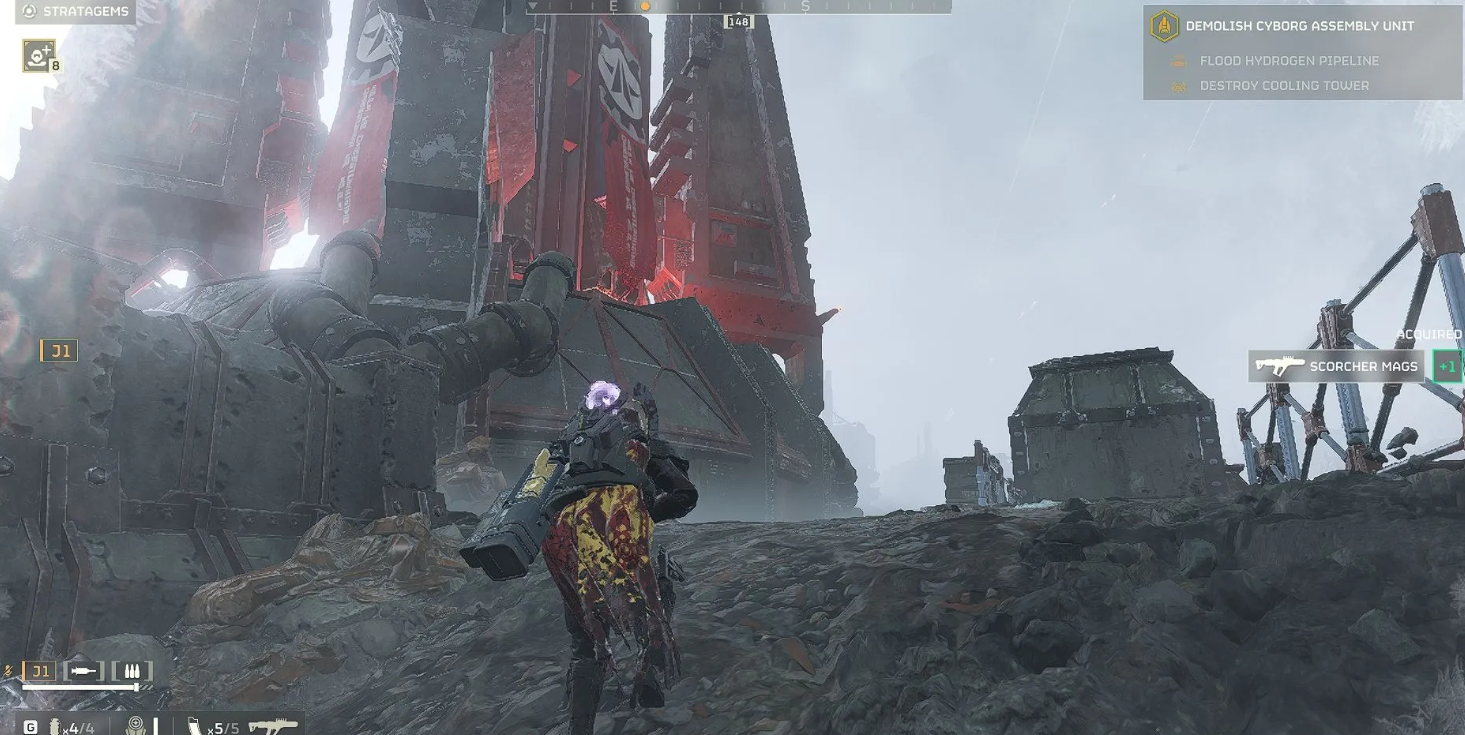Select the Flood Hydrogen Pipeline sub-objective
Image resolution: width=1465 pixels, height=735 pixels.
point(1288,61)
